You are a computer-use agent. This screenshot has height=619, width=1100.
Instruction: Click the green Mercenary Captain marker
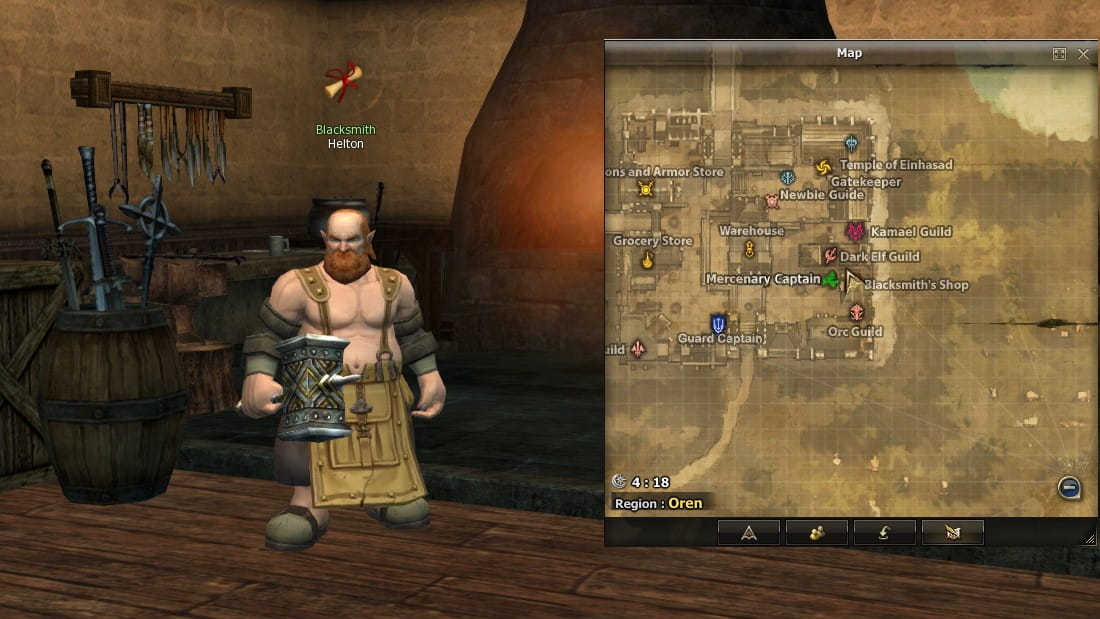pos(830,280)
